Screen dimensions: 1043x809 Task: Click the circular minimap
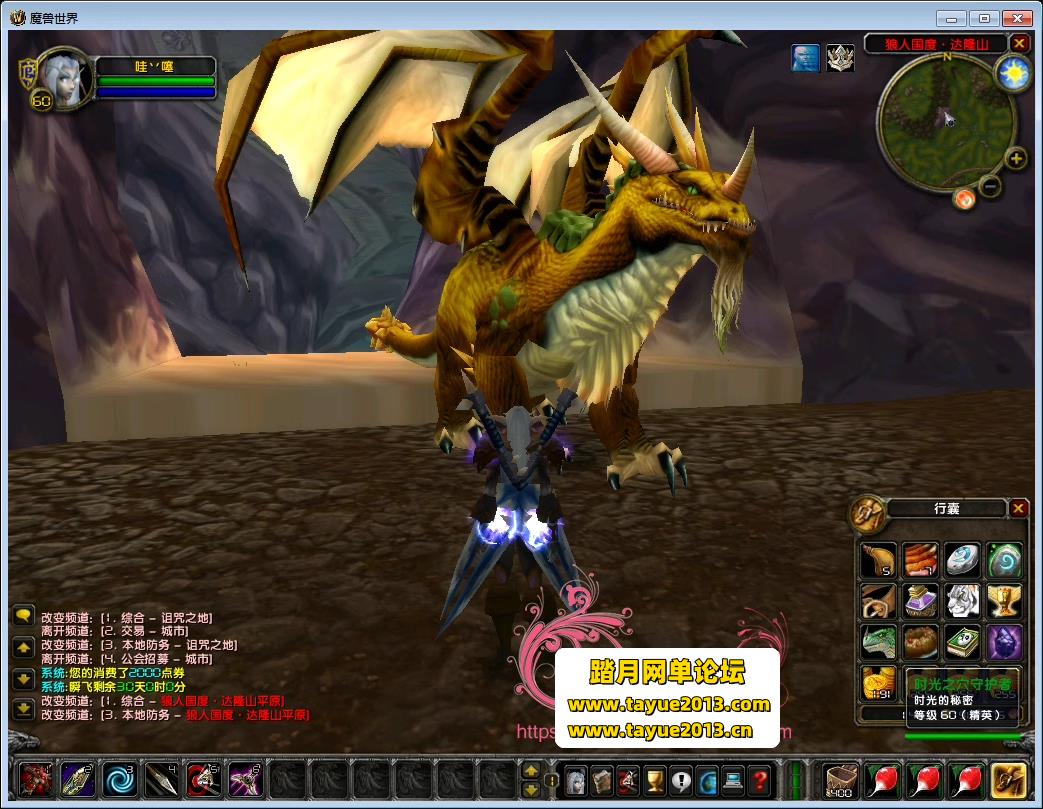(x=946, y=121)
